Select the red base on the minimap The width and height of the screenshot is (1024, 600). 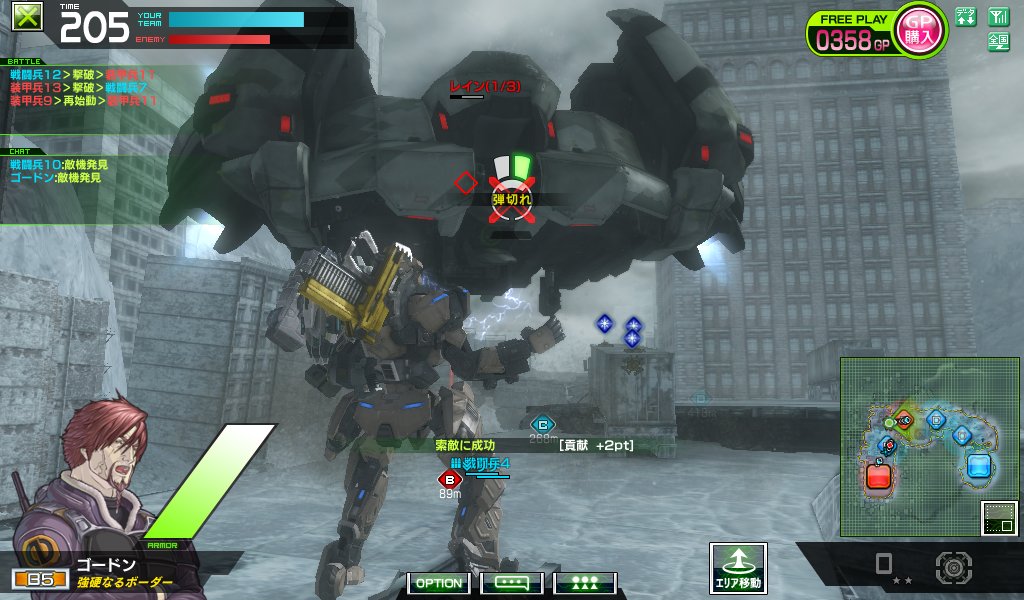click(x=878, y=474)
